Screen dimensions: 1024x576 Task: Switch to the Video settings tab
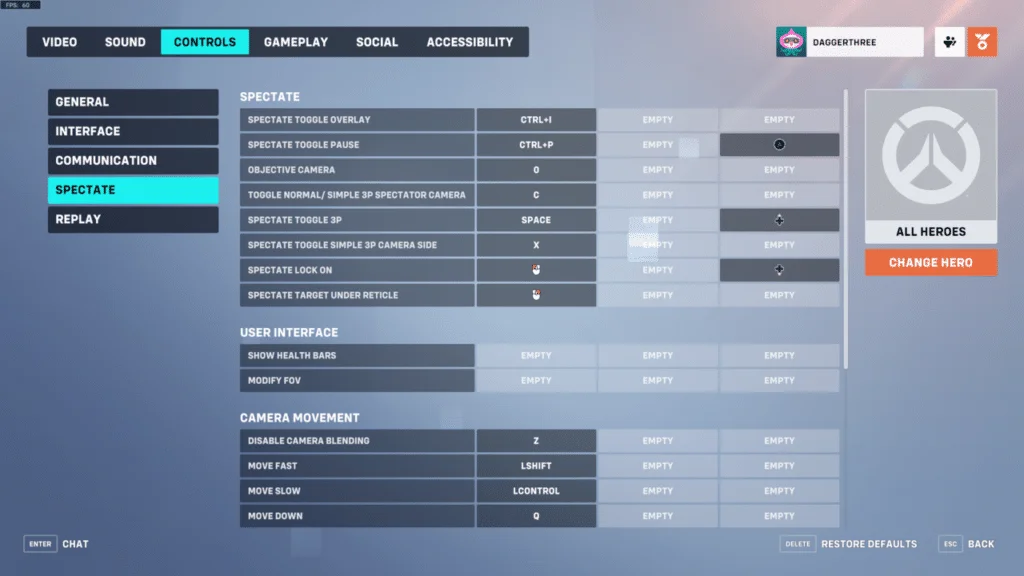point(59,42)
